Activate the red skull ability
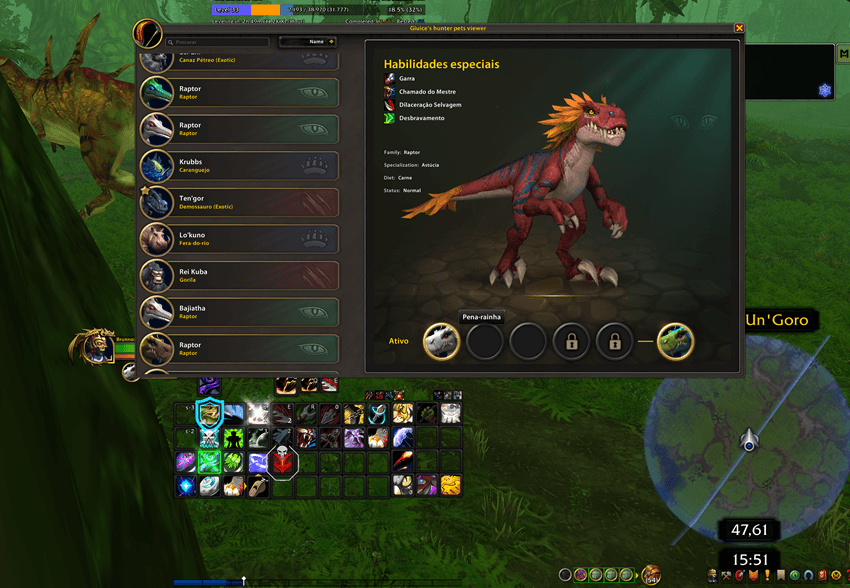The width and height of the screenshot is (850, 588). click(x=283, y=462)
